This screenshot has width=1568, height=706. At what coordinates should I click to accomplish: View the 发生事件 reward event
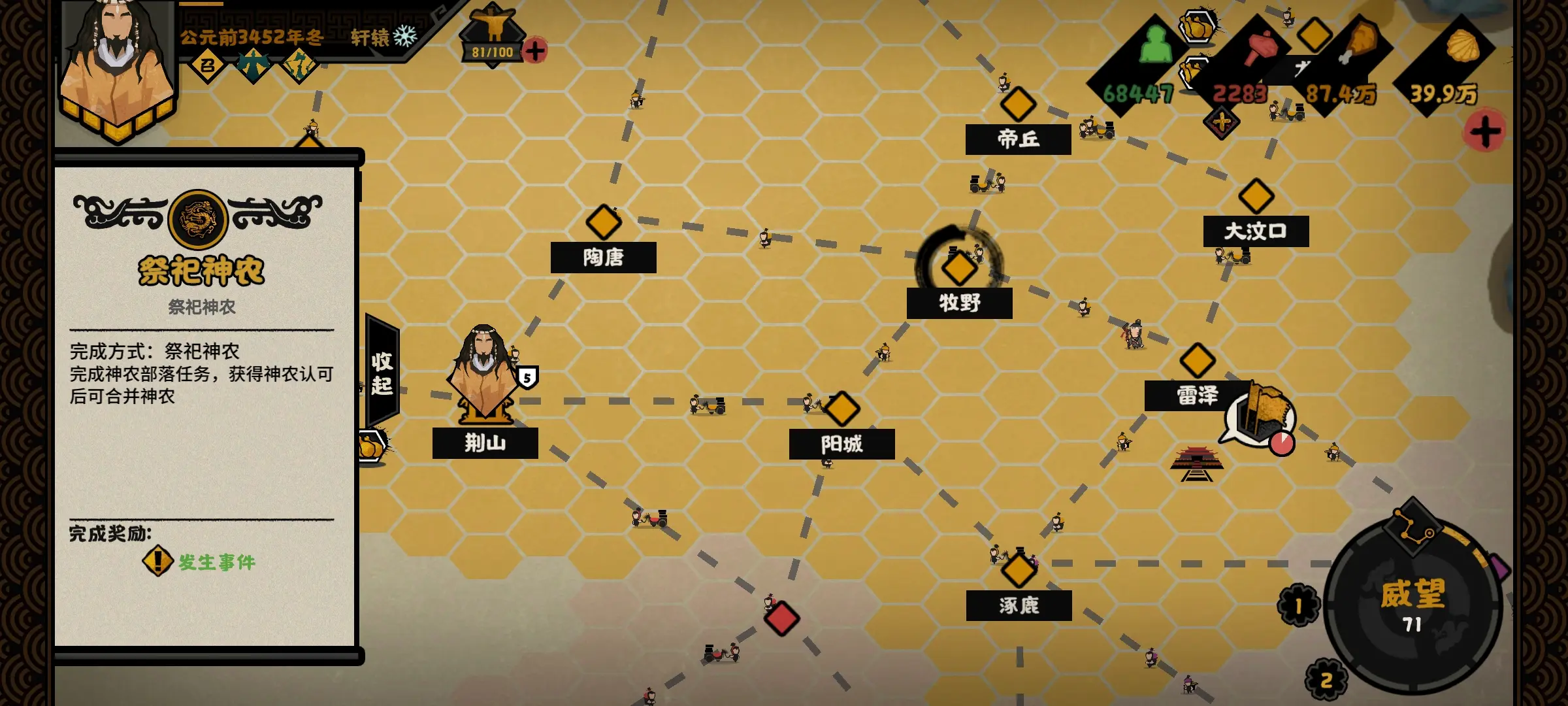(199, 562)
